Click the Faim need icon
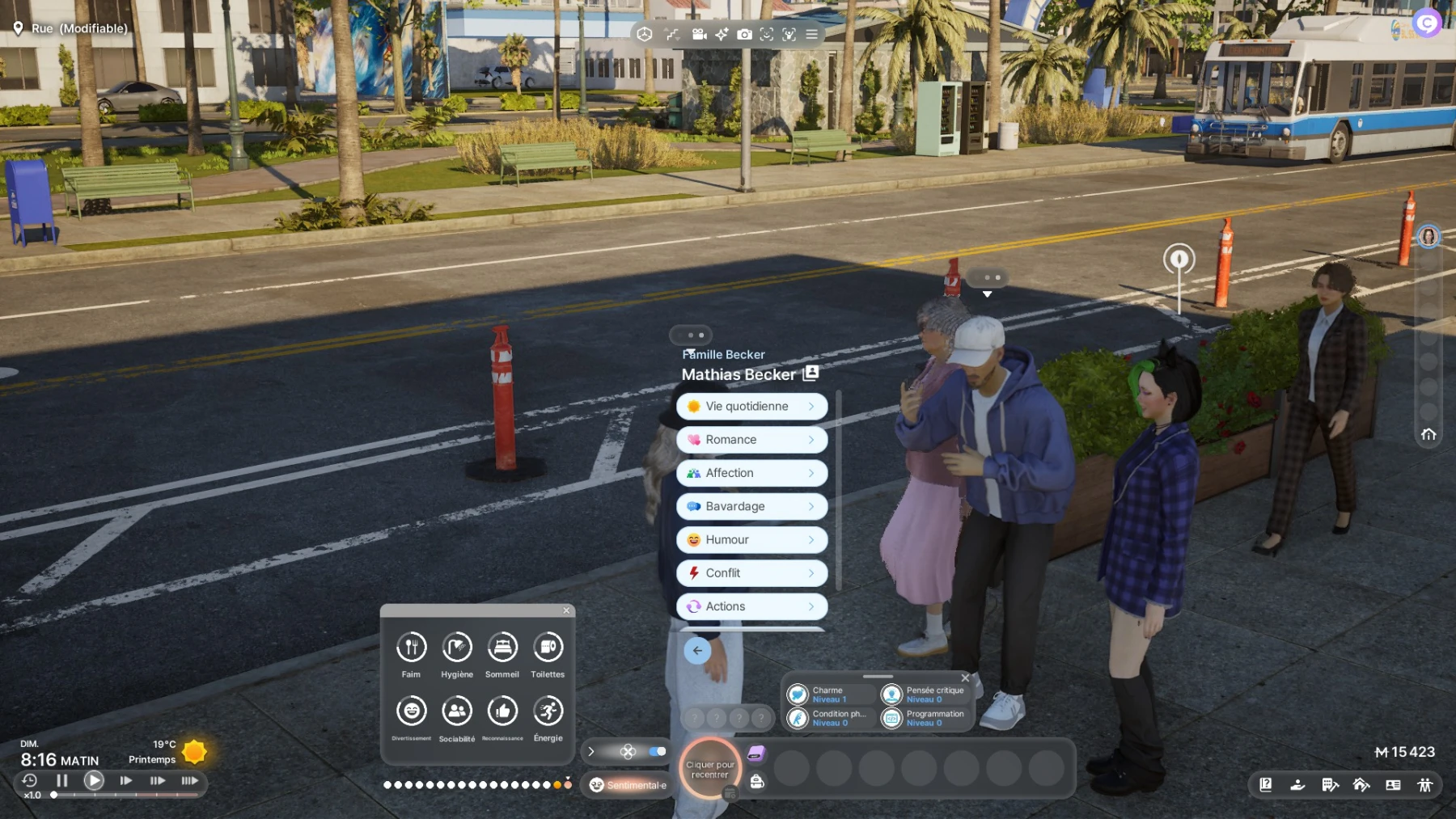This screenshot has width=1456, height=819. (411, 647)
